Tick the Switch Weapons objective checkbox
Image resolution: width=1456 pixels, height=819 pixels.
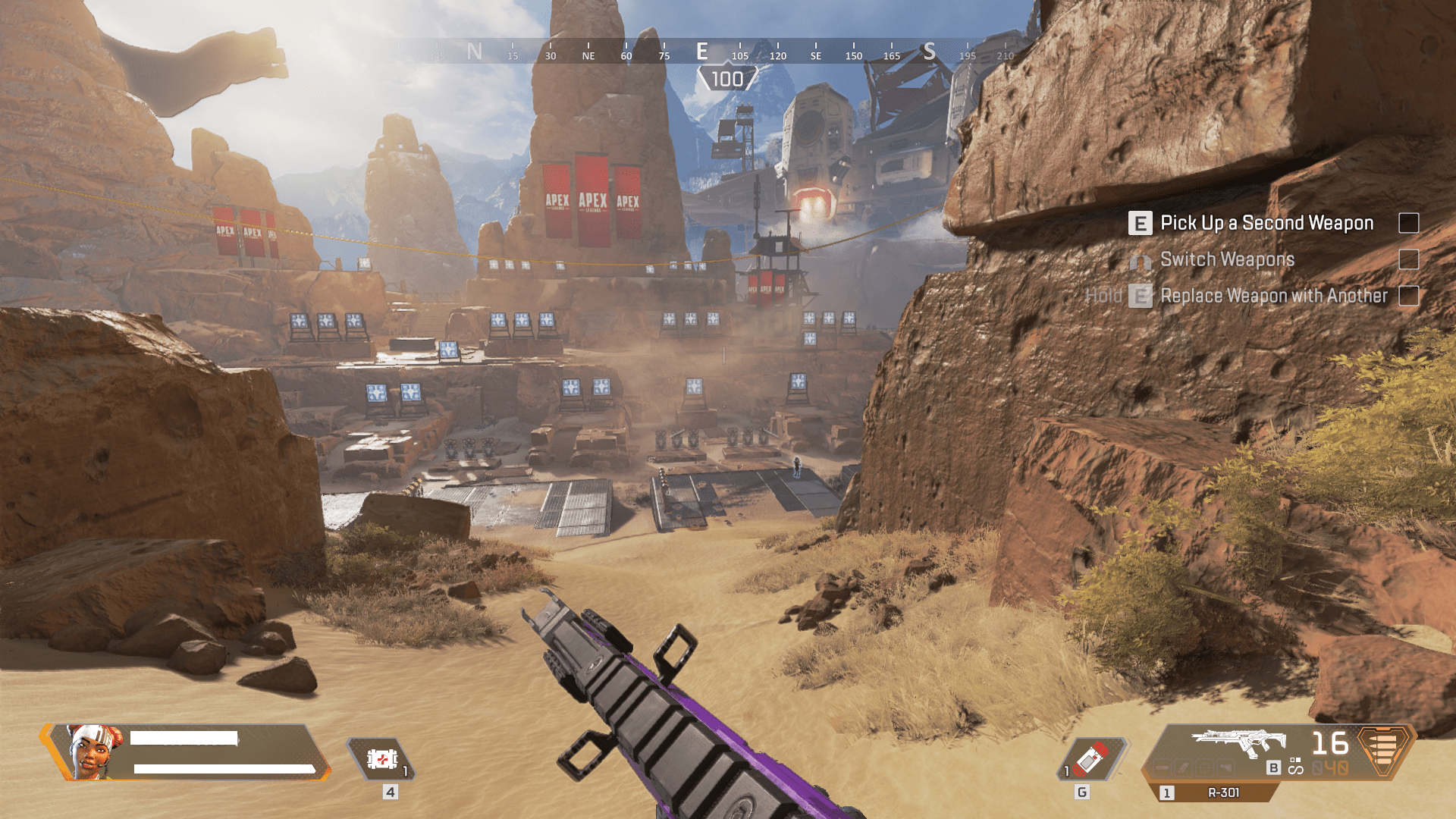click(x=1408, y=259)
